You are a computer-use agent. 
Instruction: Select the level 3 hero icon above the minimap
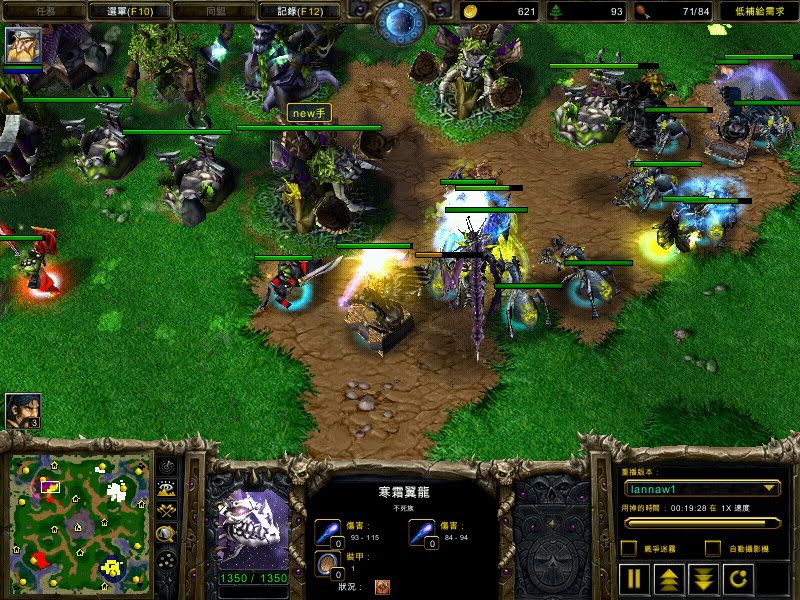pyautogui.click(x=23, y=410)
